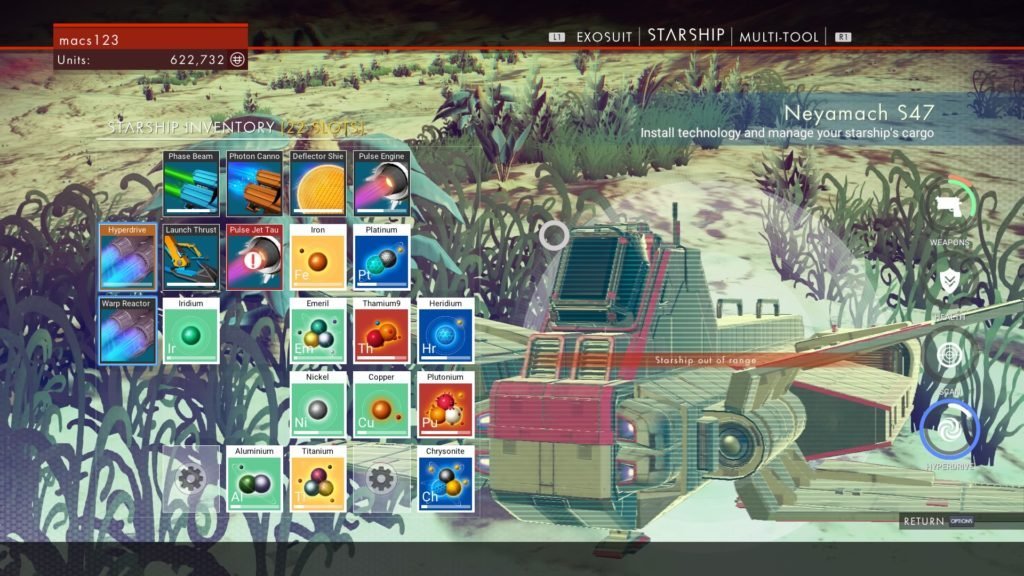
Task: Open the Multi-Tool tab
Action: coord(778,36)
